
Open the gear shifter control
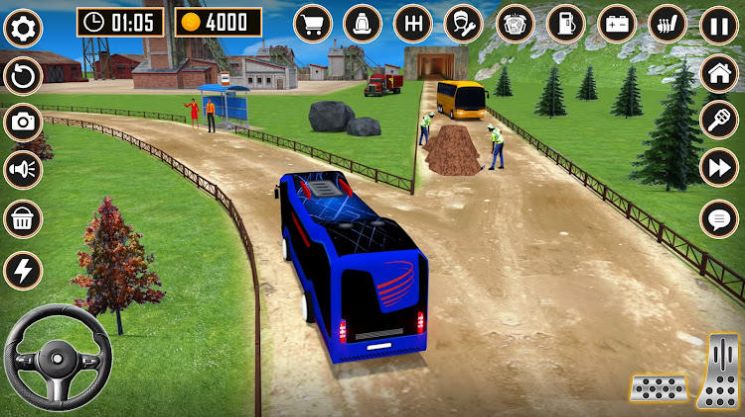coord(412,23)
